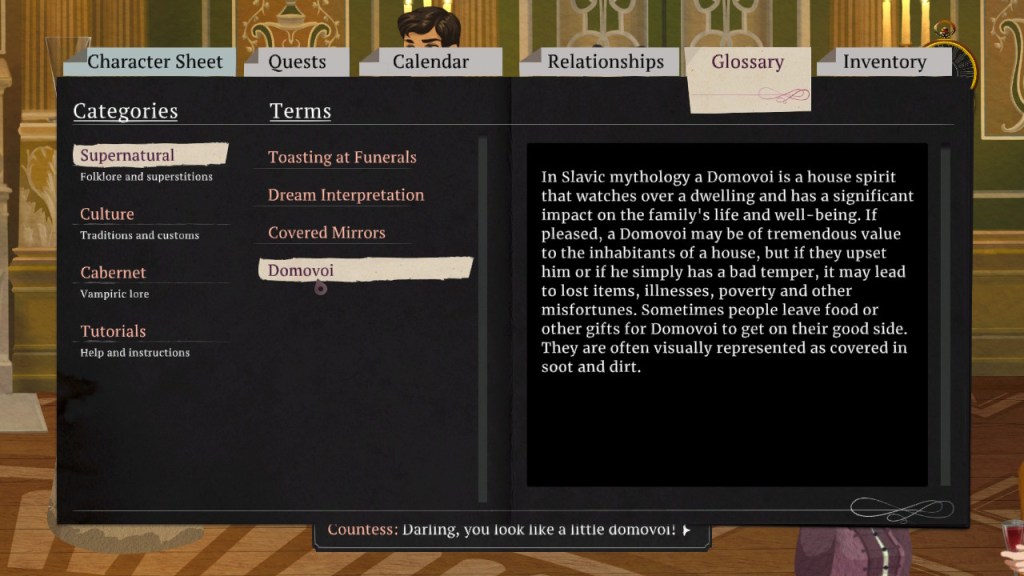Switch to the Inventory tab
The image size is (1024, 576).
tap(884, 62)
